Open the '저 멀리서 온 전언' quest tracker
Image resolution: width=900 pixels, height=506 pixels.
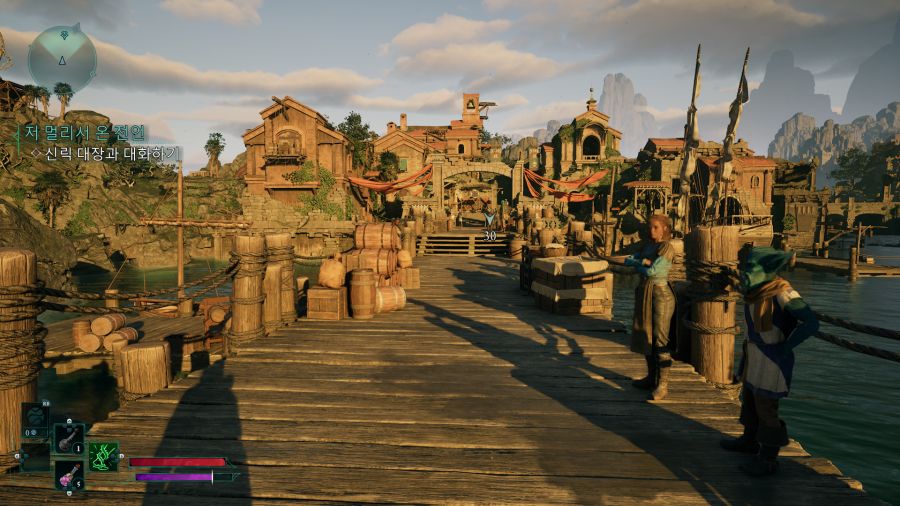coord(85,132)
